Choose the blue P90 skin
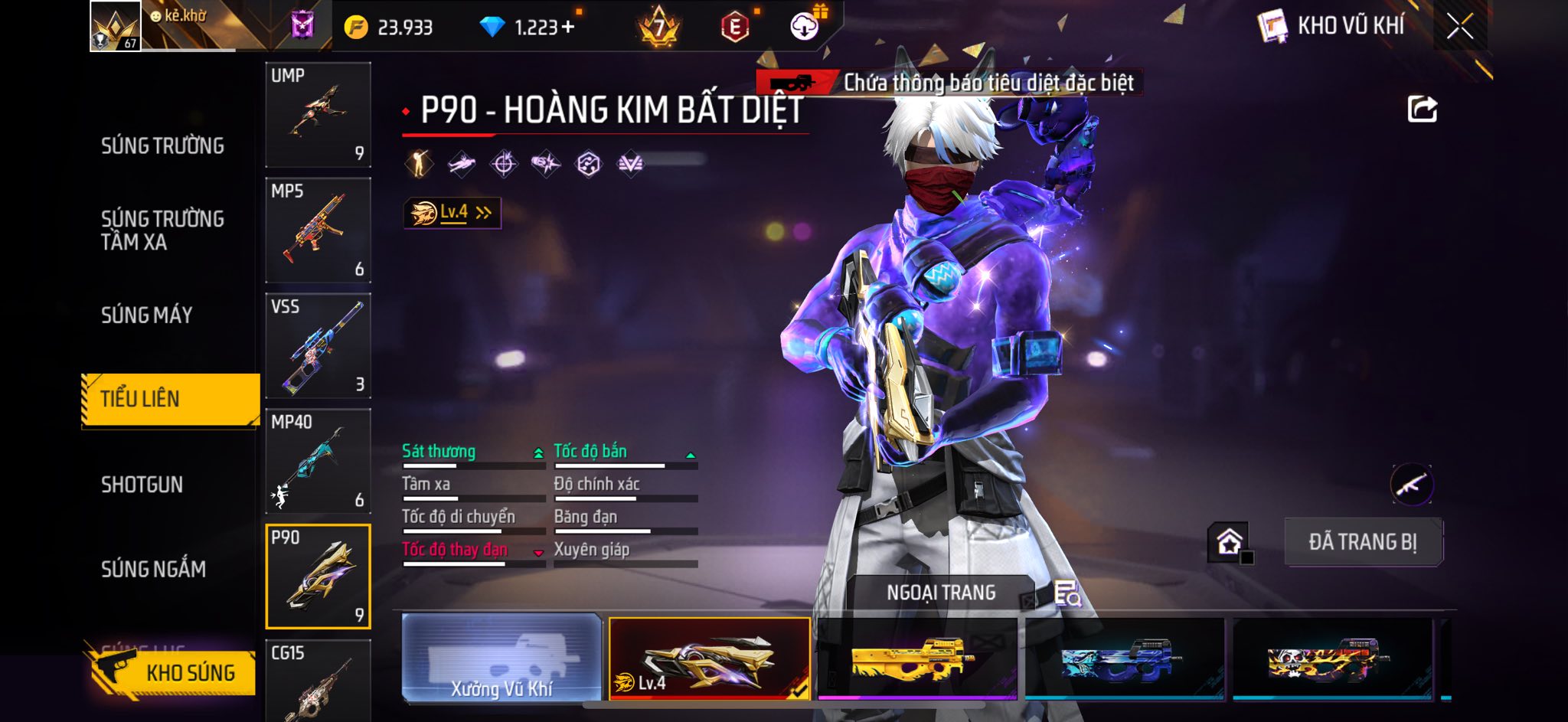 click(1124, 659)
